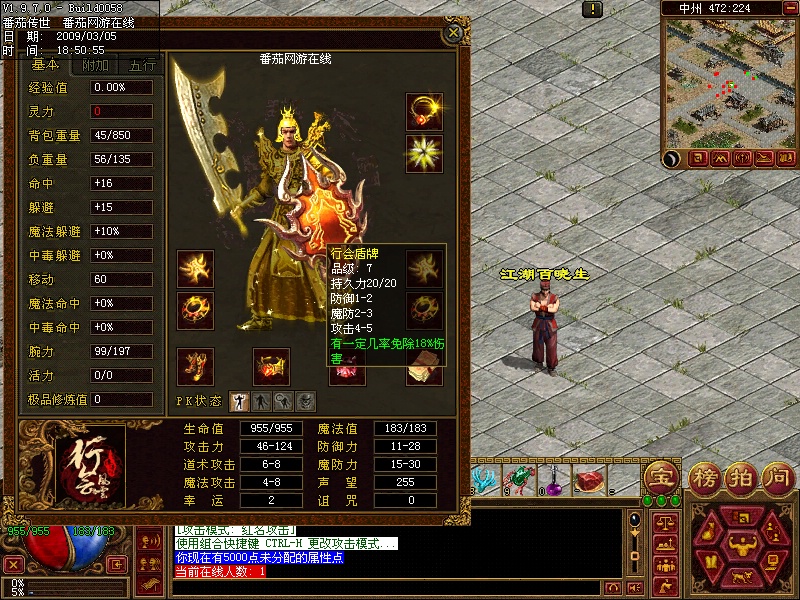Image resolution: width=800 pixels, height=600 pixels.
Task: Click the red X button beside health orb
Action: [x=14, y=565]
